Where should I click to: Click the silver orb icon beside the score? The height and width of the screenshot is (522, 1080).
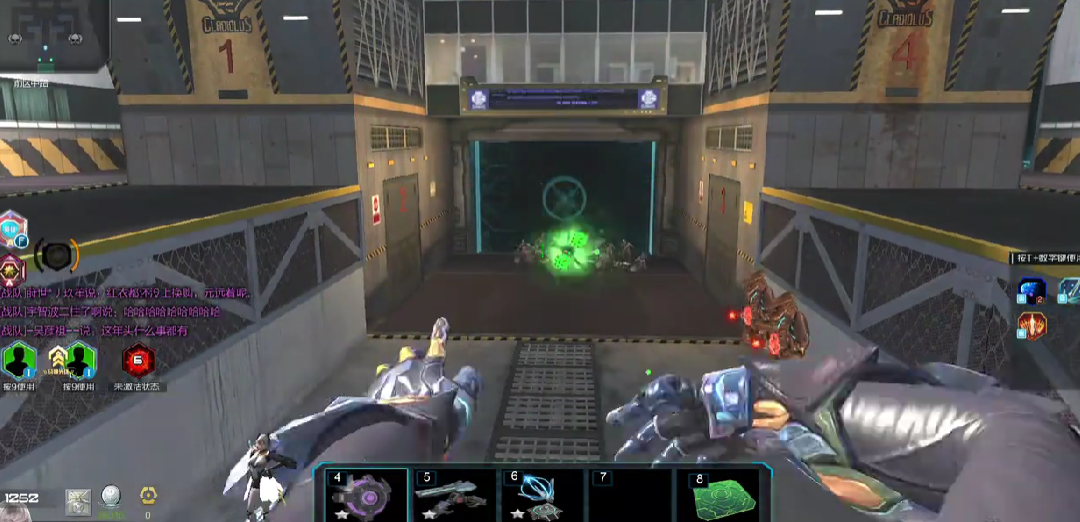point(111,497)
